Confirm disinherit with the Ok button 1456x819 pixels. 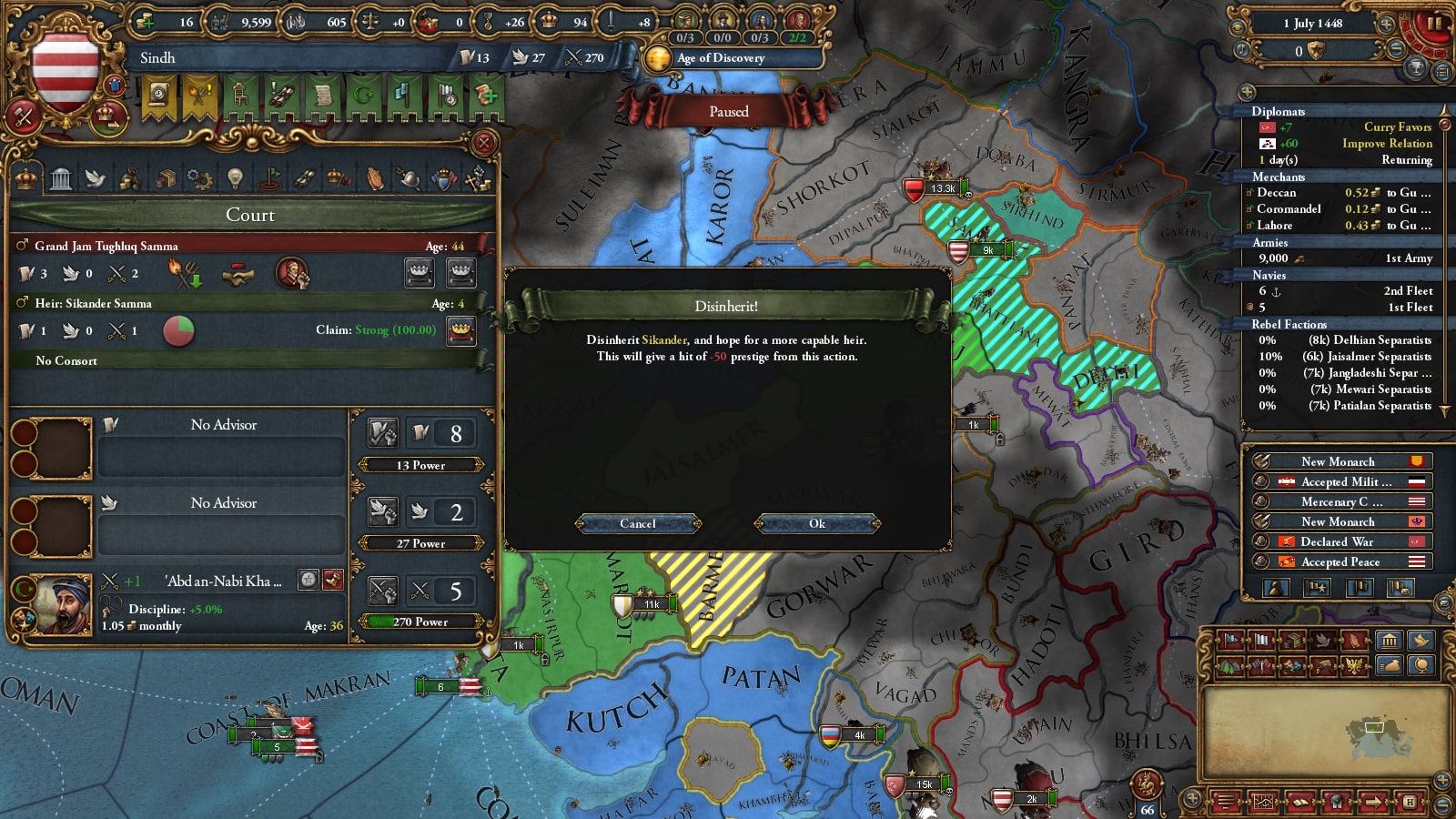click(x=817, y=523)
